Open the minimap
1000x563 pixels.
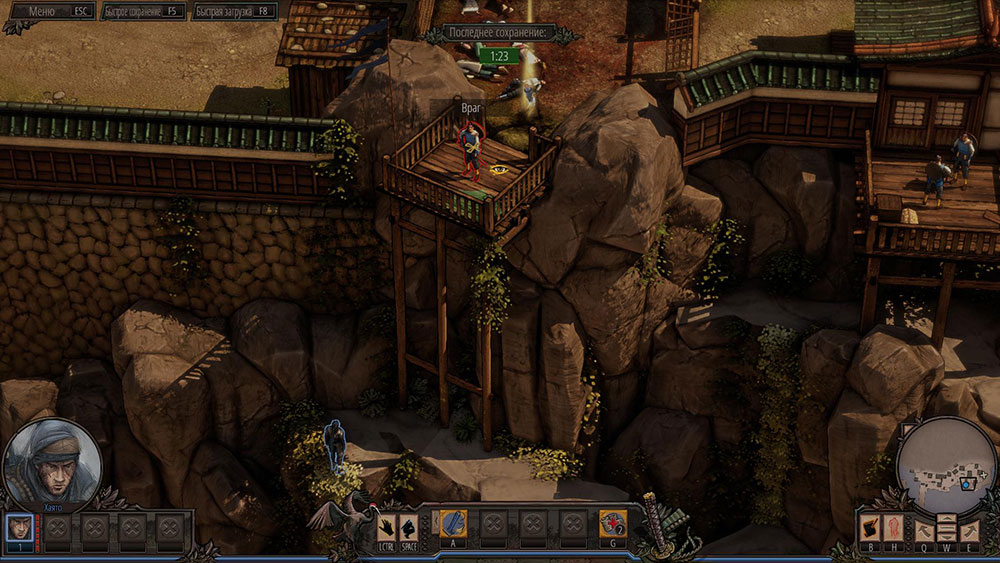tap(947, 465)
